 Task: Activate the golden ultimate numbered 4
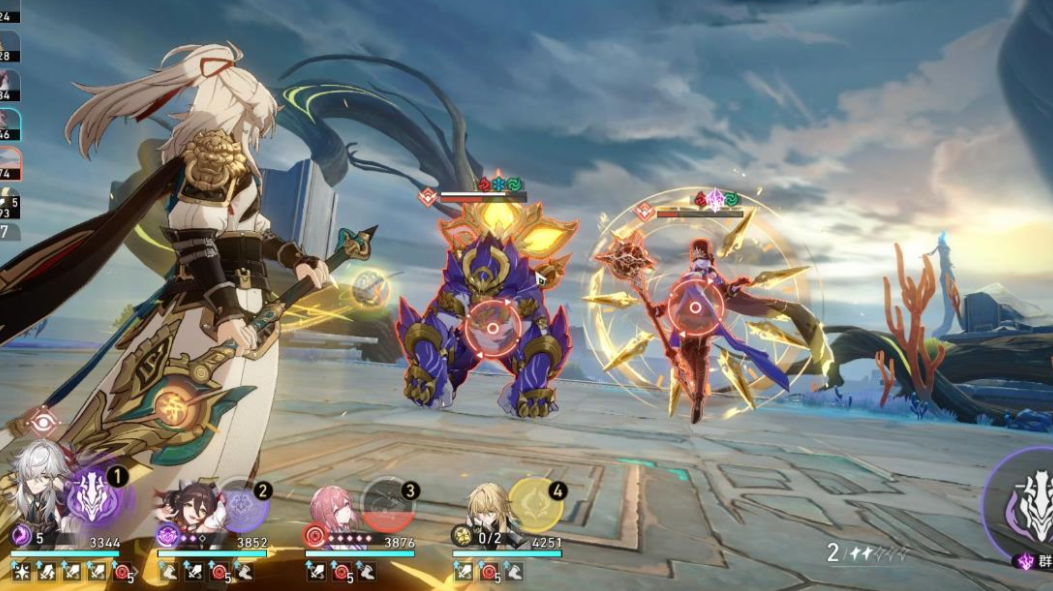[x=535, y=504]
